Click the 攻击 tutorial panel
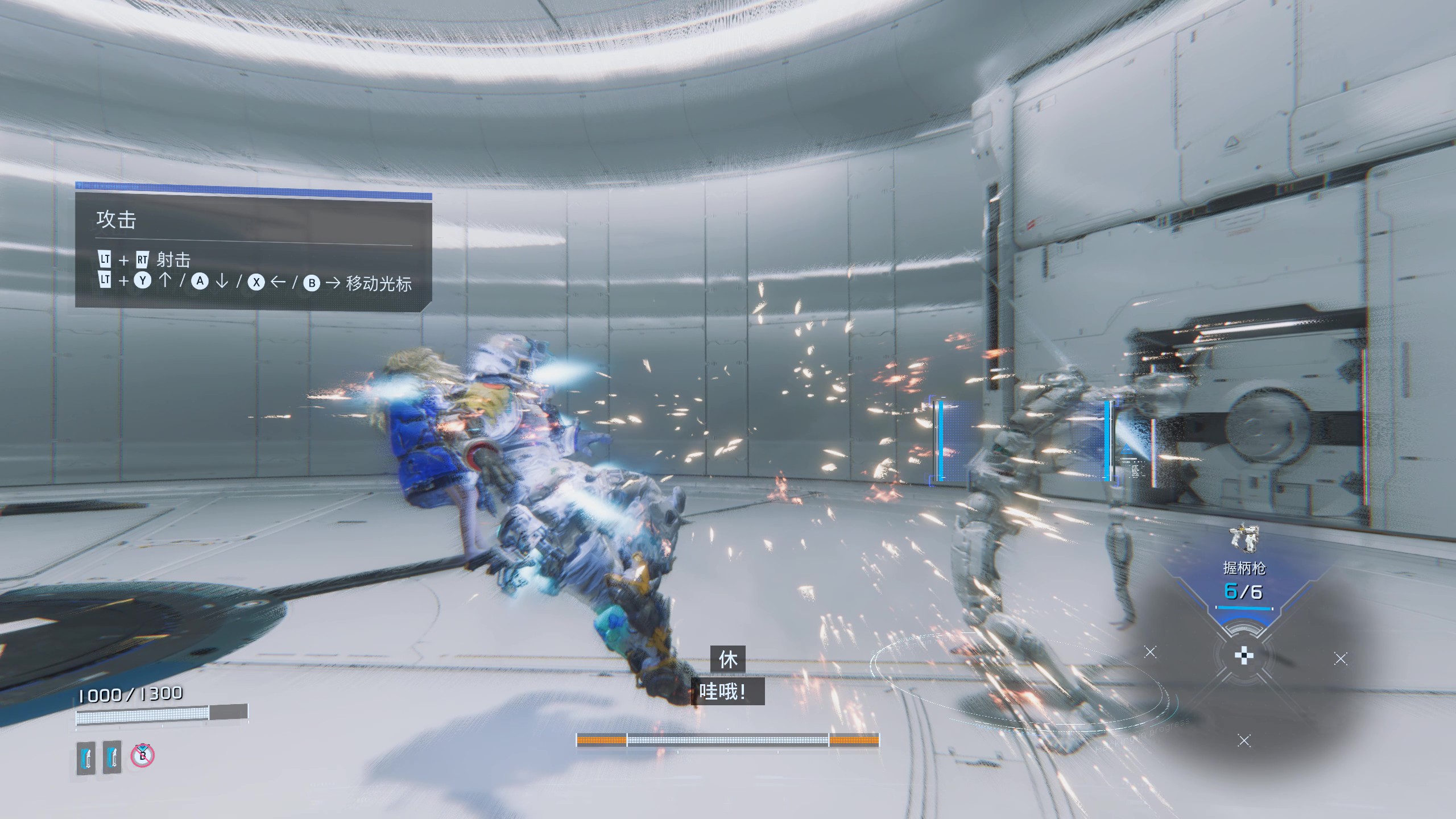1456x819 pixels. coord(253,251)
